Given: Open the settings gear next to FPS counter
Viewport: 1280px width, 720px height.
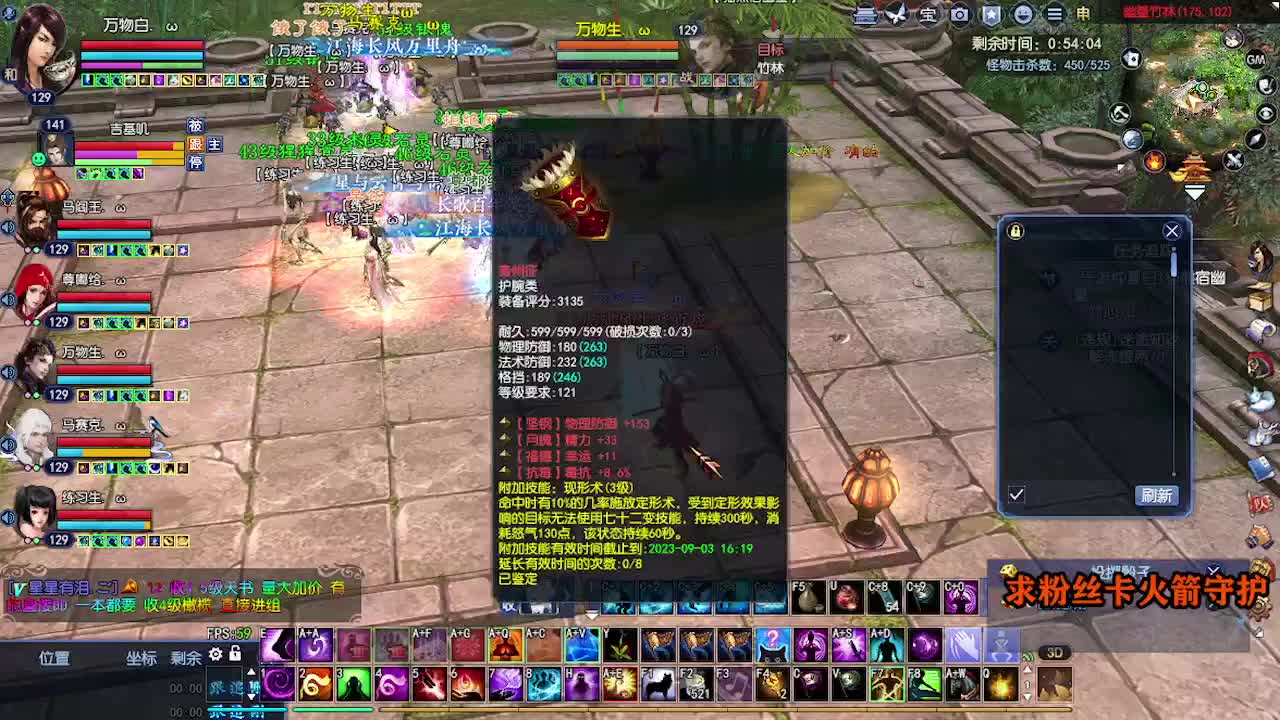Looking at the screenshot, I should click(215, 654).
